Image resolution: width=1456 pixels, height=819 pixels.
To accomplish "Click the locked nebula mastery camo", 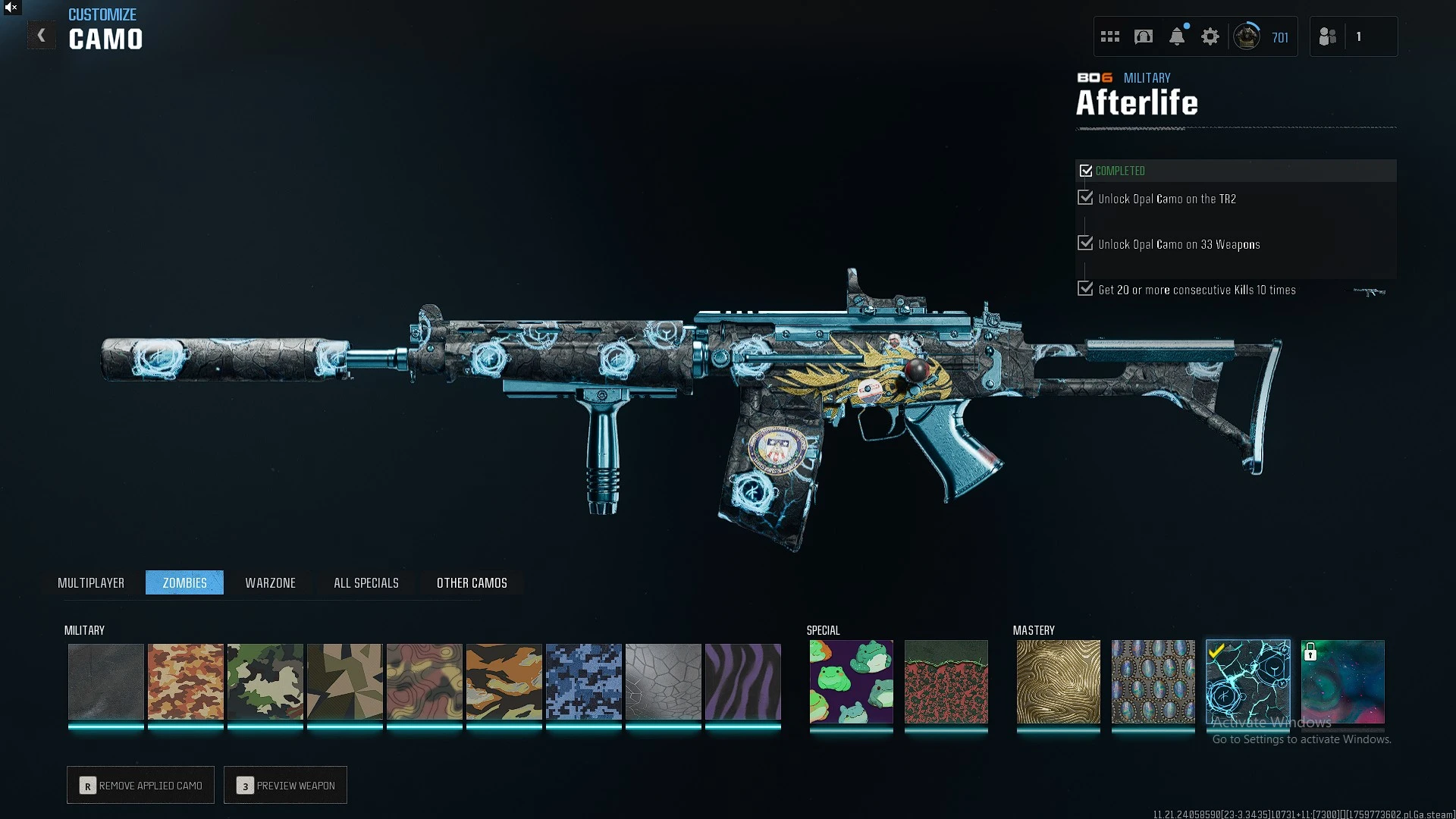I will [x=1342, y=681].
